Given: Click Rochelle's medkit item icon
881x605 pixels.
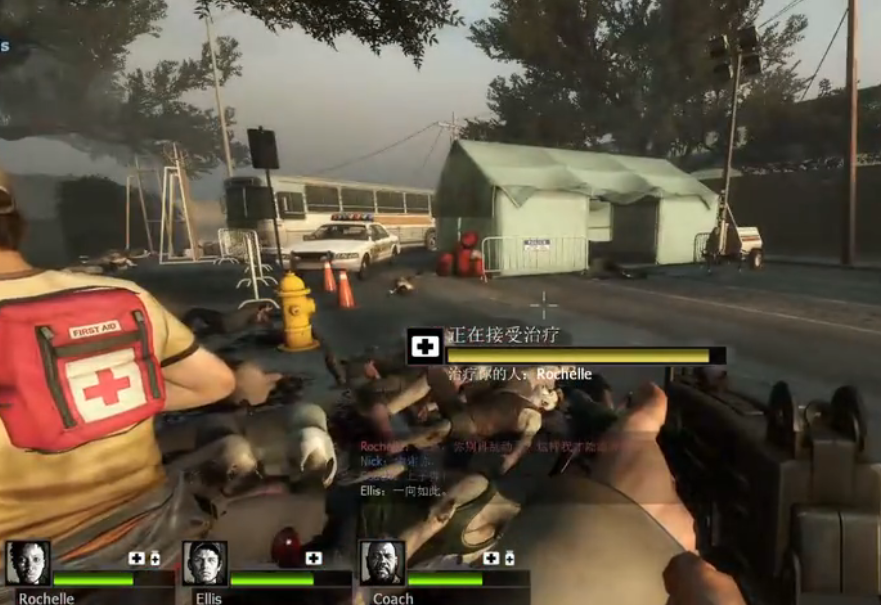Looking at the screenshot, I should tap(137, 558).
